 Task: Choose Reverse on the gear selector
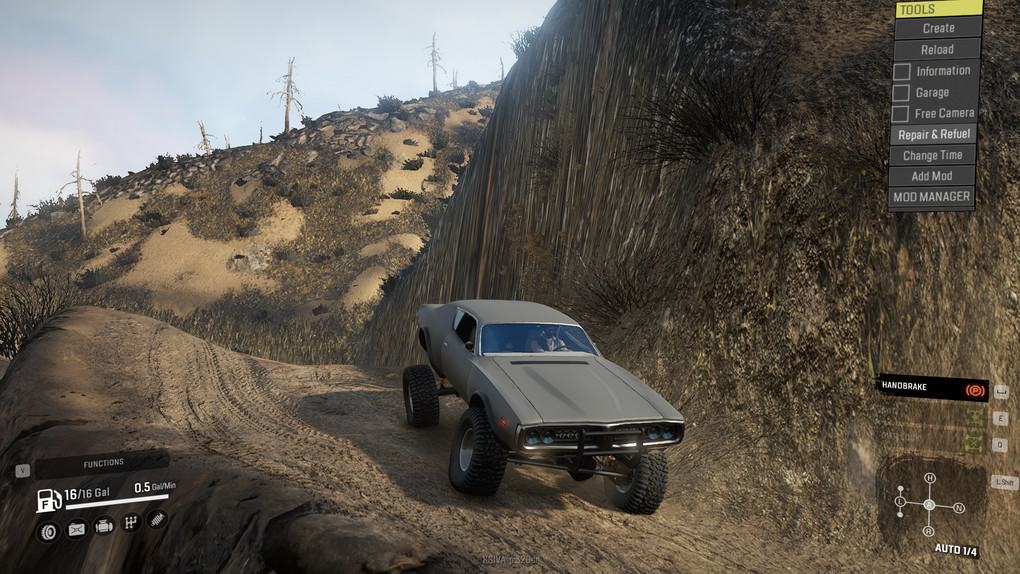tap(929, 531)
